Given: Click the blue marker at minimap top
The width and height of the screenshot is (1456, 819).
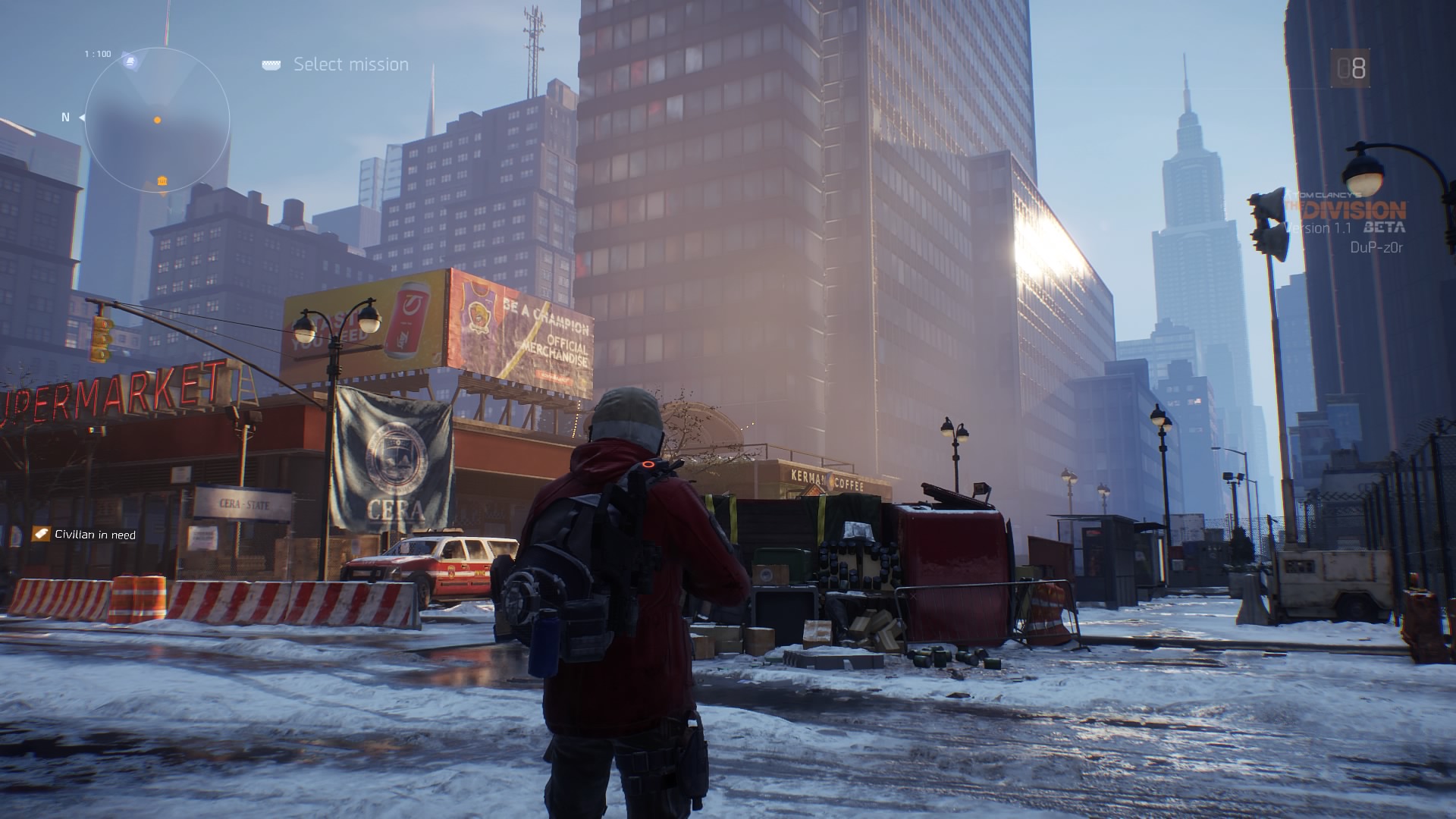Looking at the screenshot, I should tap(130, 61).
